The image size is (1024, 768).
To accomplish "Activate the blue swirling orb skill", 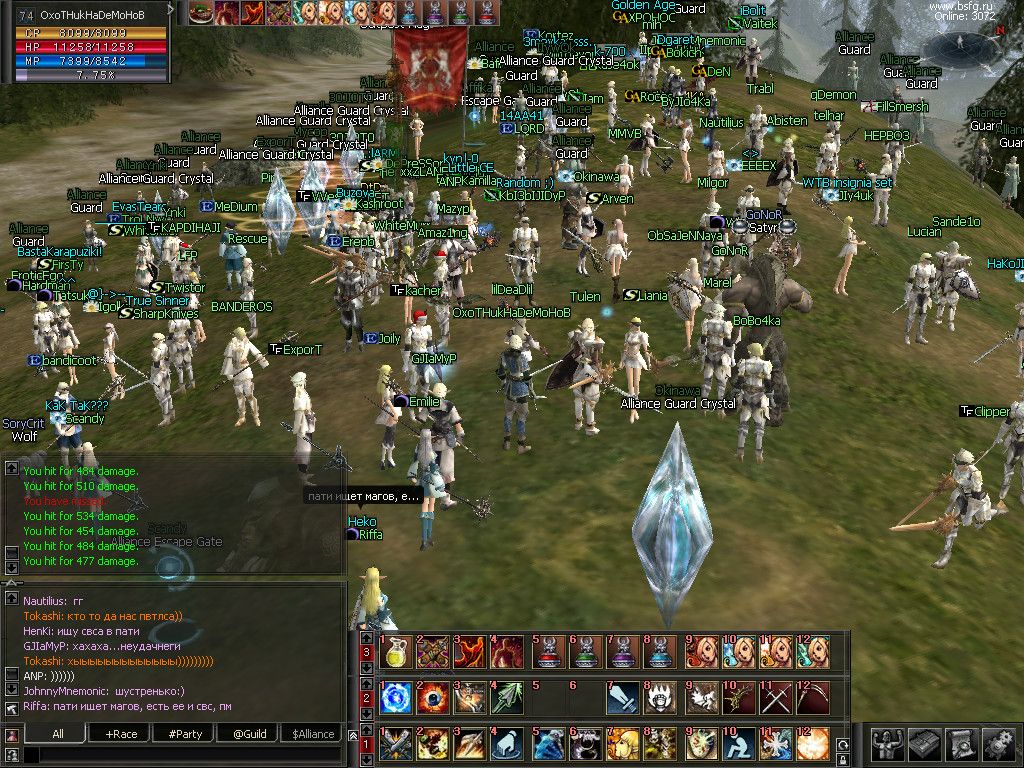I will [x=395, y=698].
